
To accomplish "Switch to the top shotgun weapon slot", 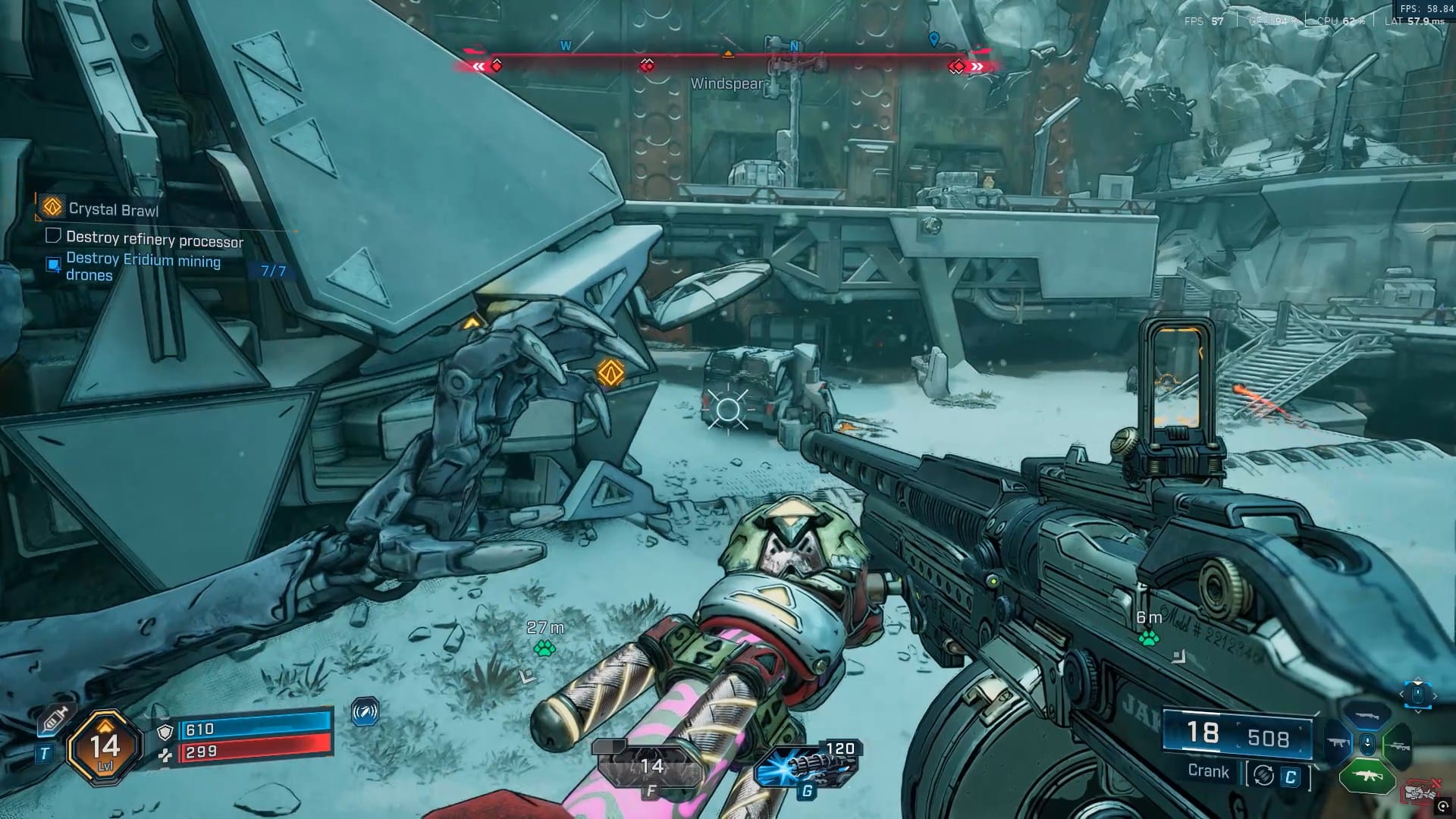I will point(1367,715).
